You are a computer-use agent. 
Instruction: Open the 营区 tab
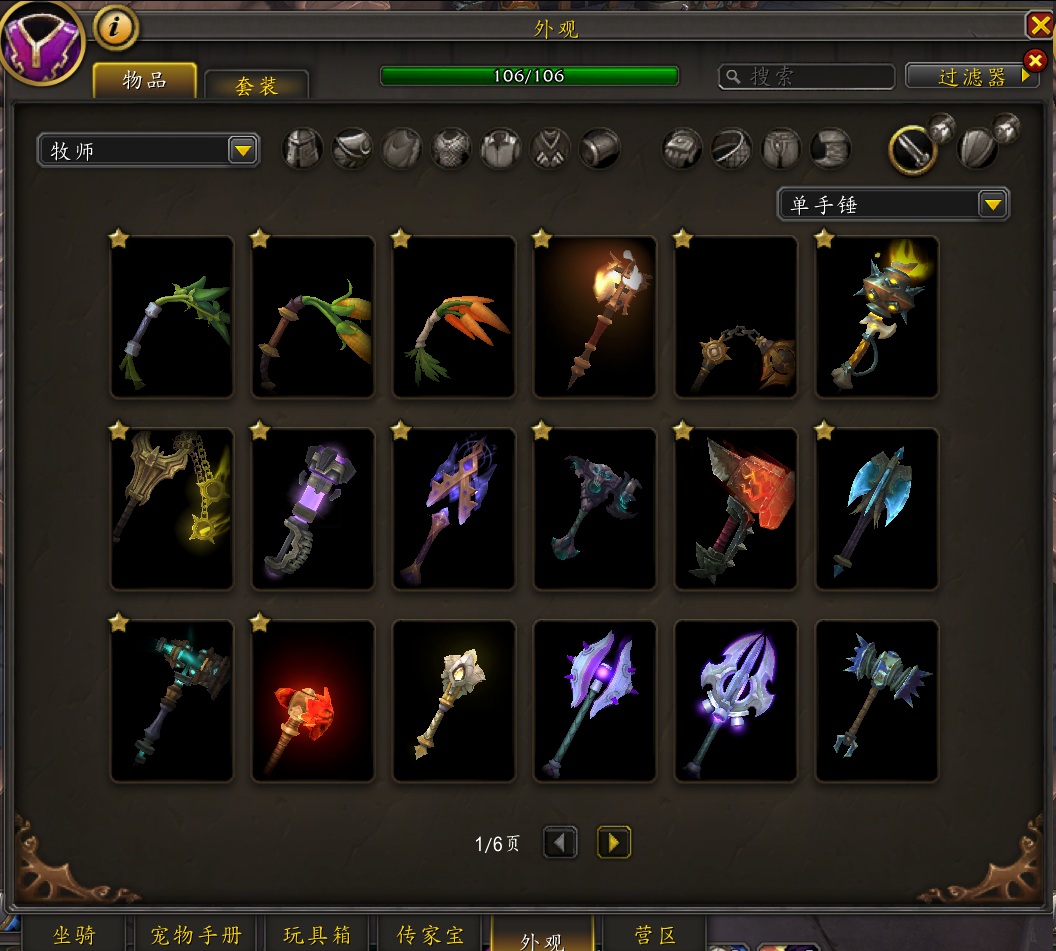click(658, 935)
